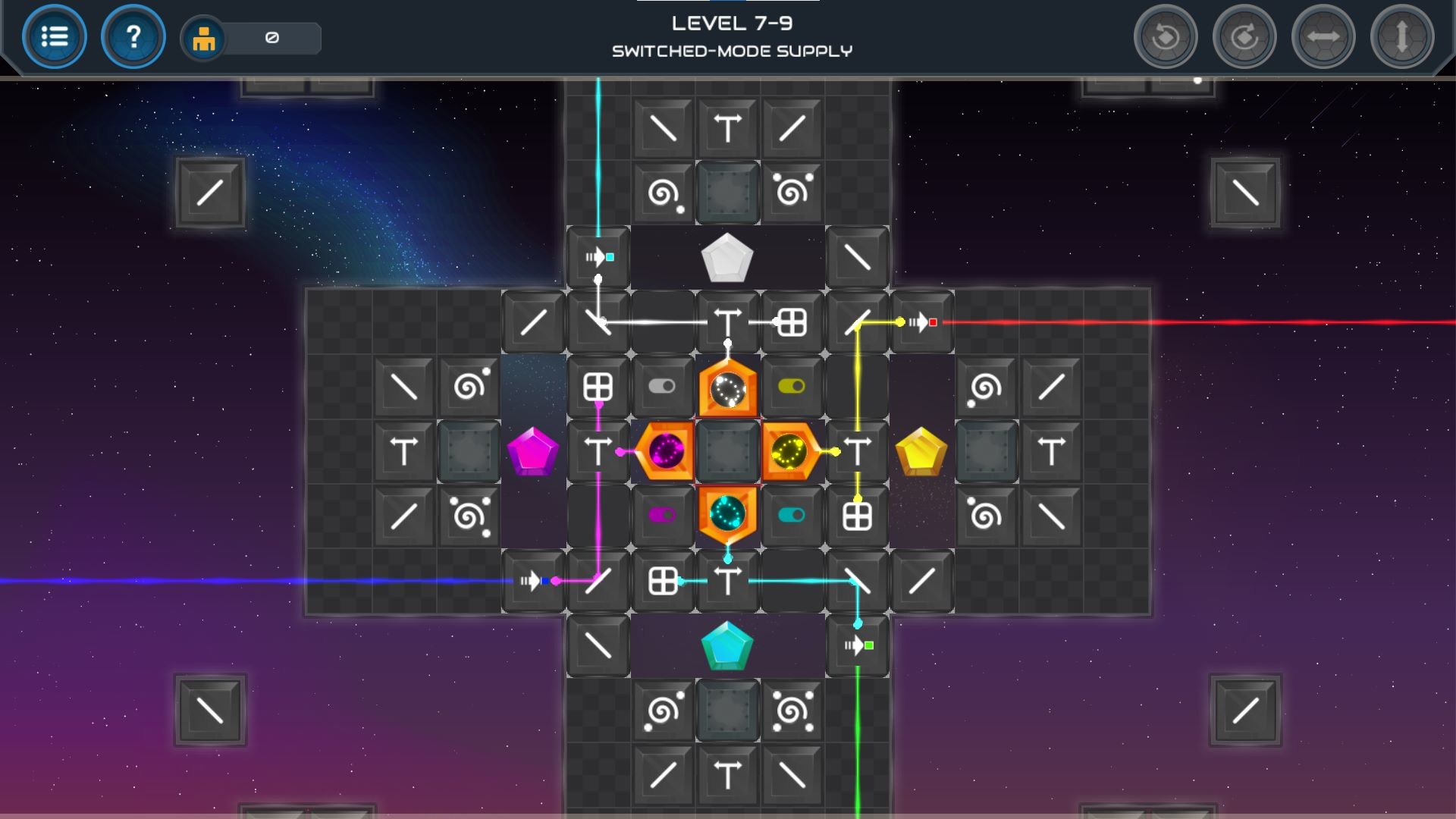
Task: Rotate the selected block clockwise
Action: (x=1244, y=36)
